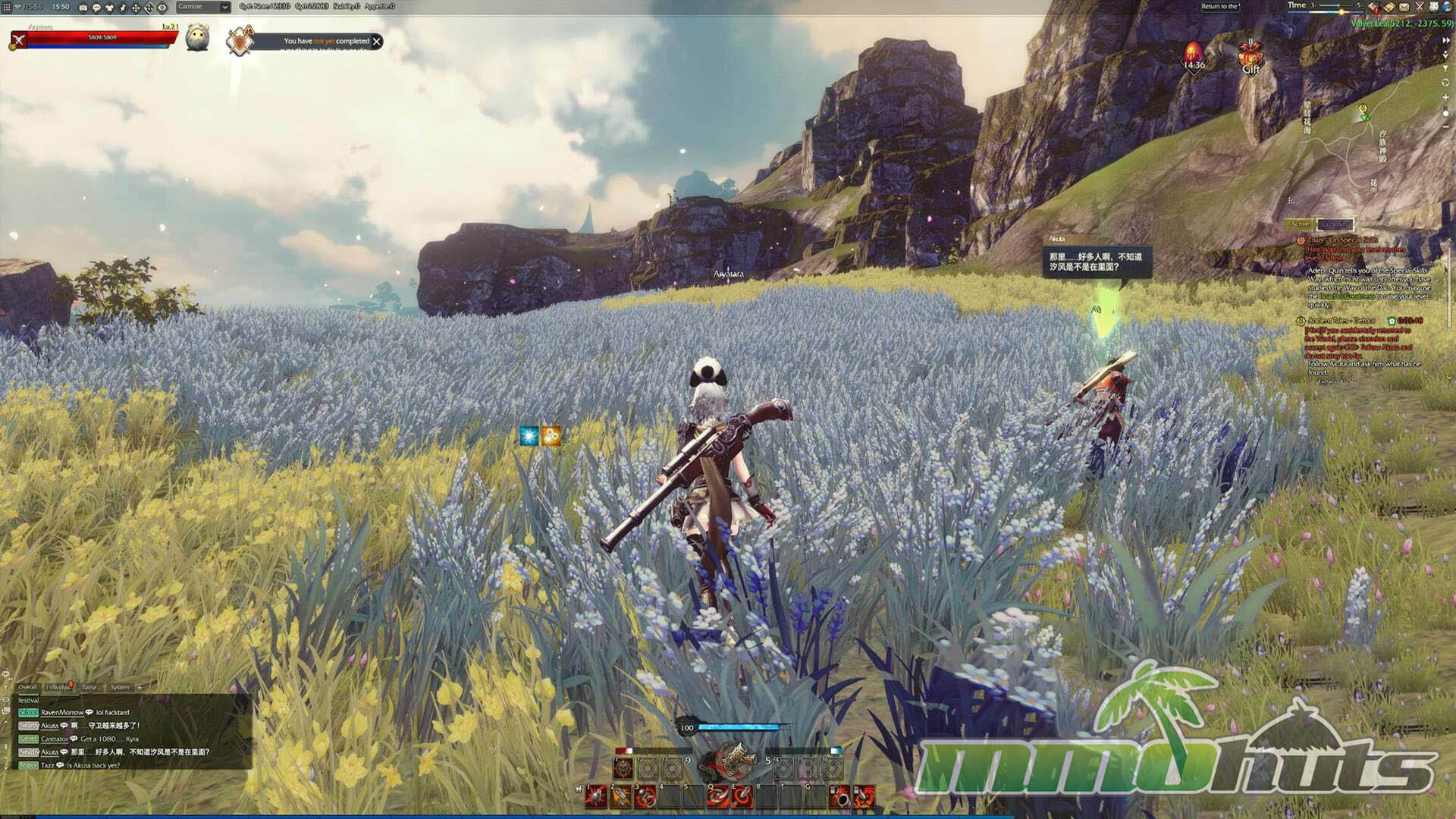Open the Gift present icon
This screenshot has height=819, width=1456.
[1250, 58]
